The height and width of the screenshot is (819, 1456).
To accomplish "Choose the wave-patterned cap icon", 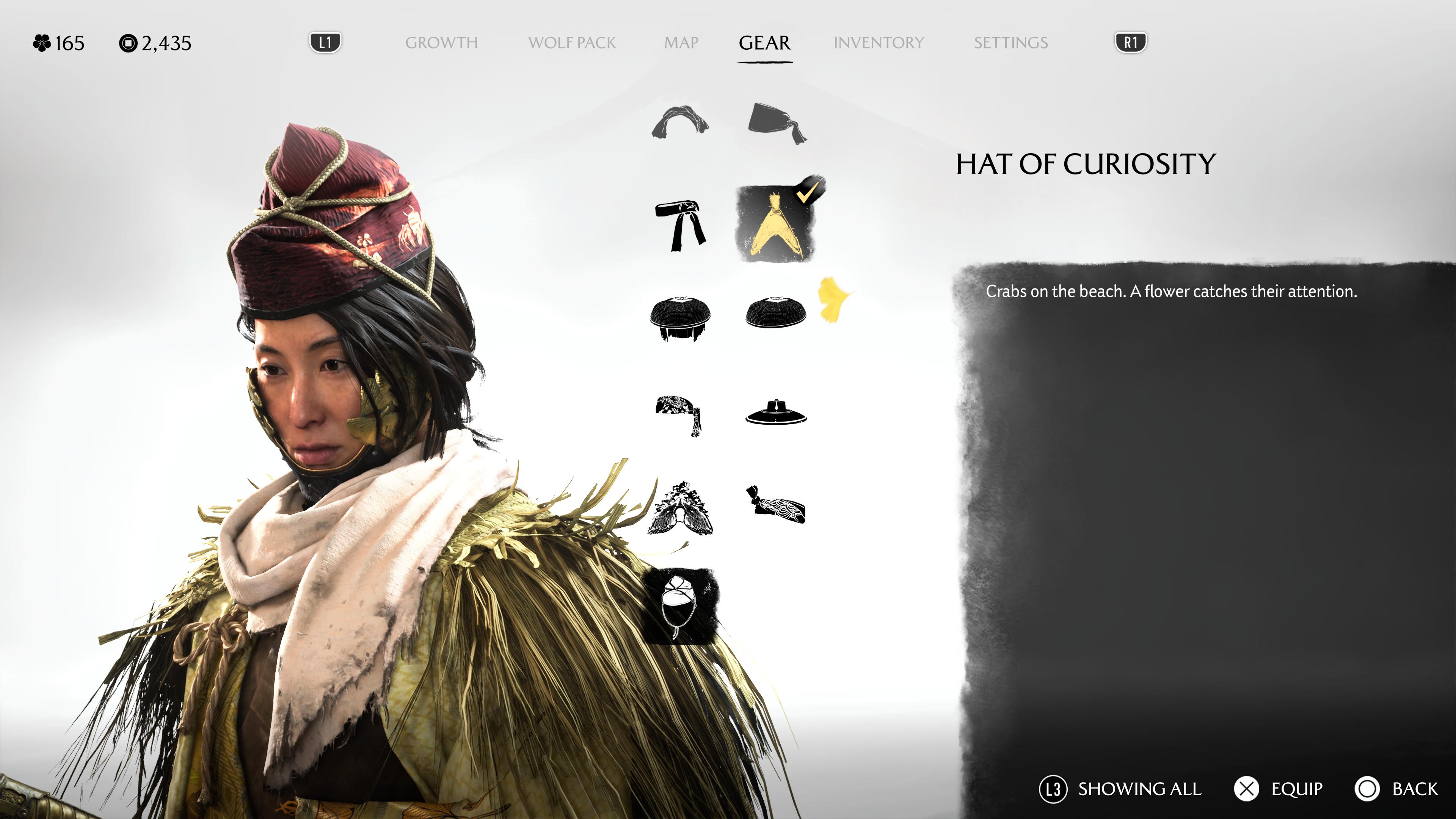I will (777, 504).
